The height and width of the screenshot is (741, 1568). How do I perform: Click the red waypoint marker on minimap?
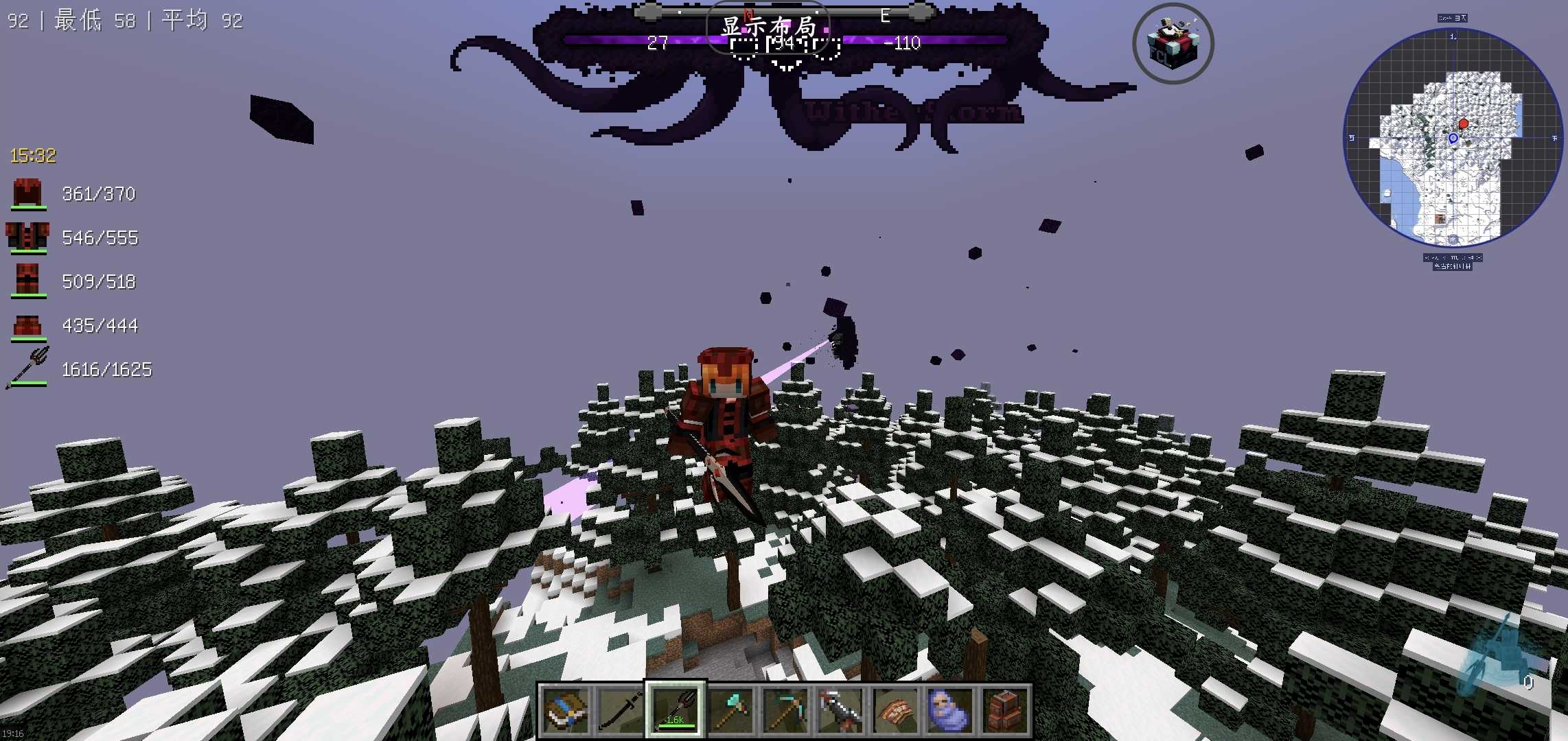[x=1463, y=123]
